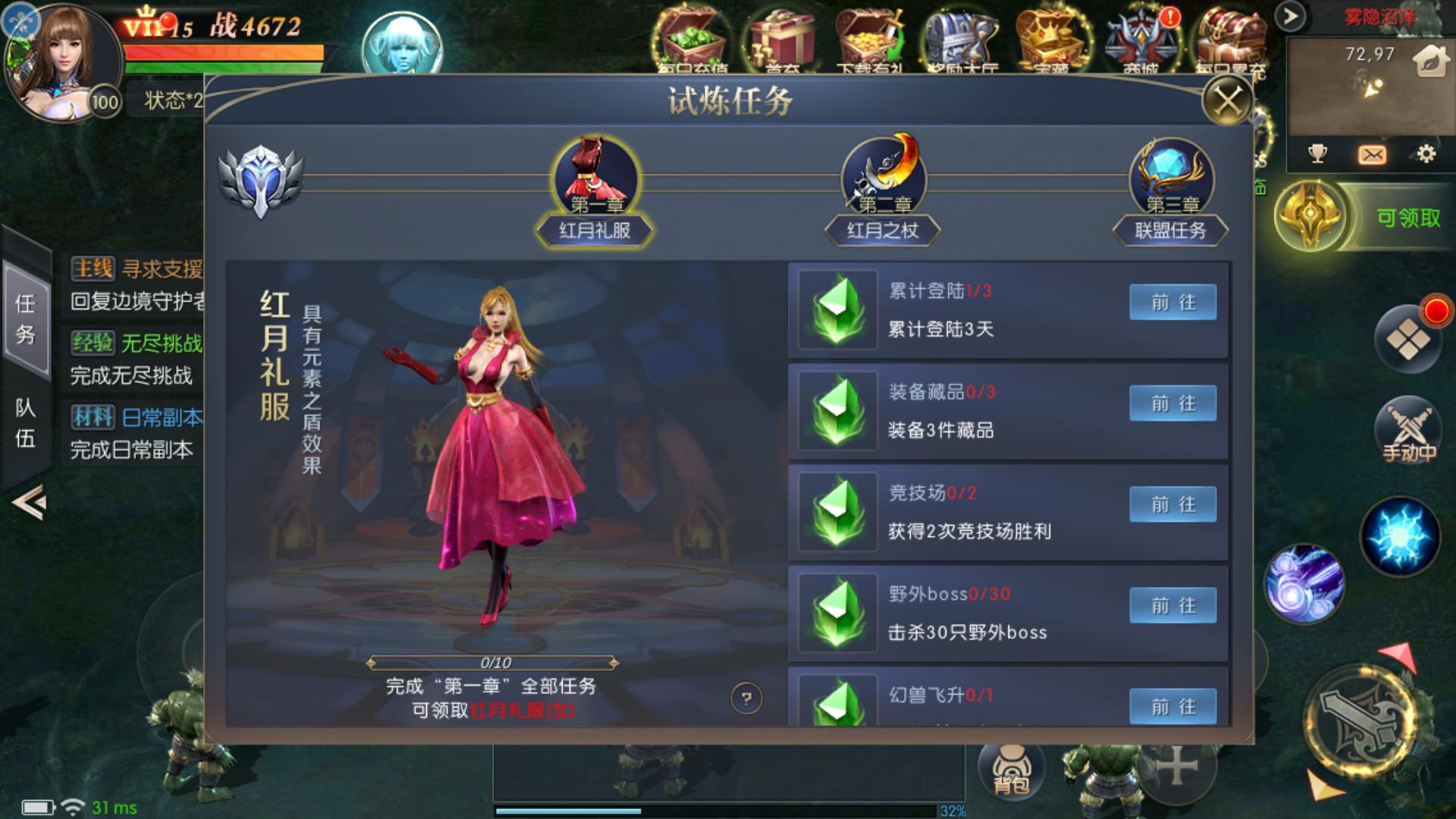Viewport: 1456px width, 819px height.
Task: Open the mail envelope icon
Action: click(x=1372, y=155)
